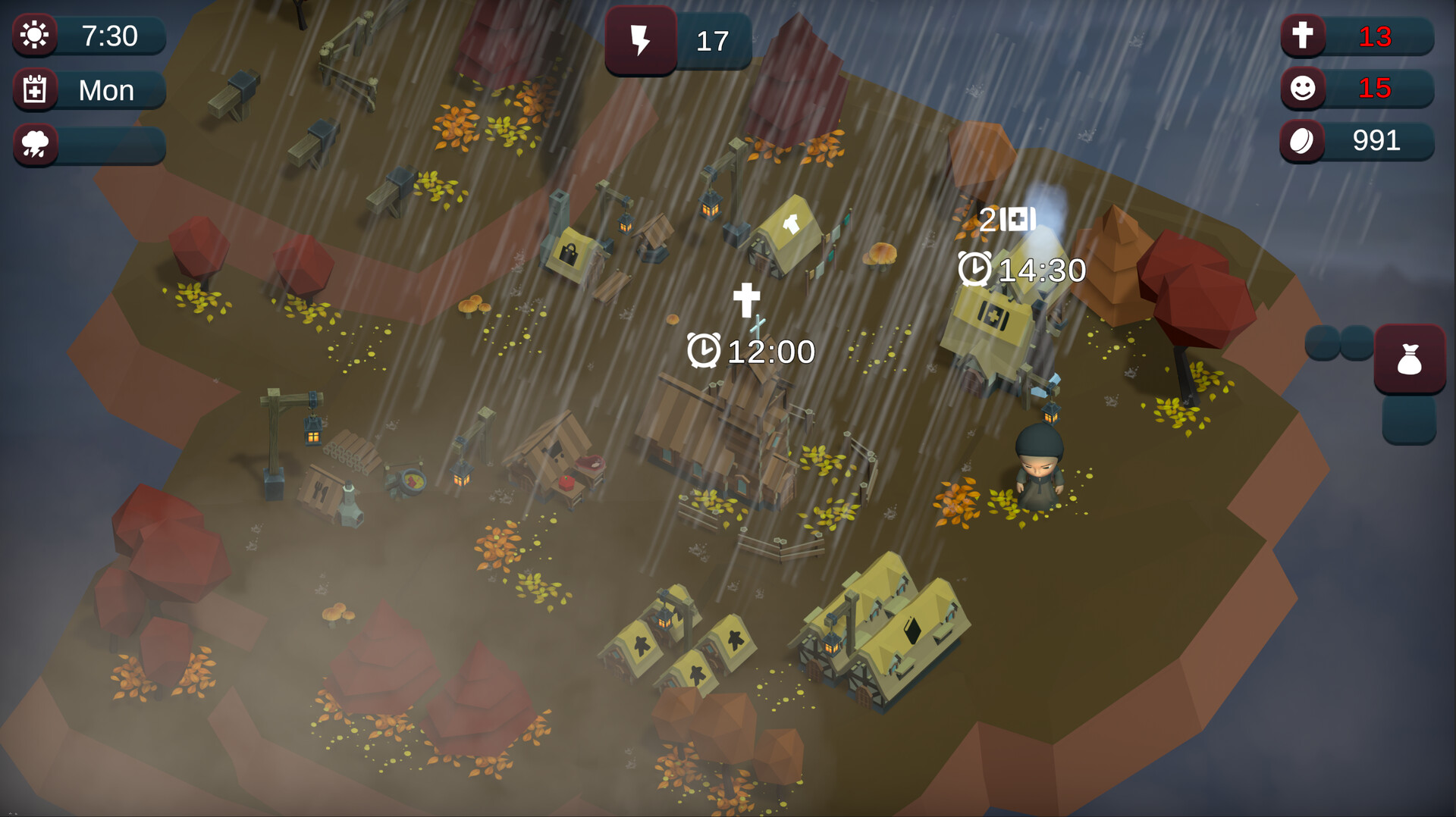Click the storm cloud weather icon
This screenshot has height=817, width=1456.
click(34, 144)
